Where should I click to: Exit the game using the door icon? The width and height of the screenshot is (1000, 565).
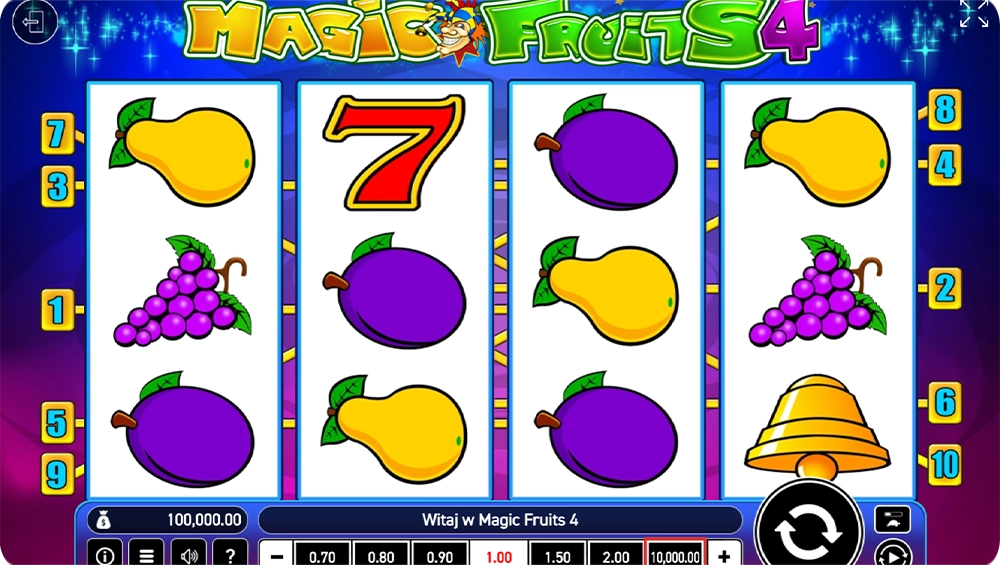(35, 22)
